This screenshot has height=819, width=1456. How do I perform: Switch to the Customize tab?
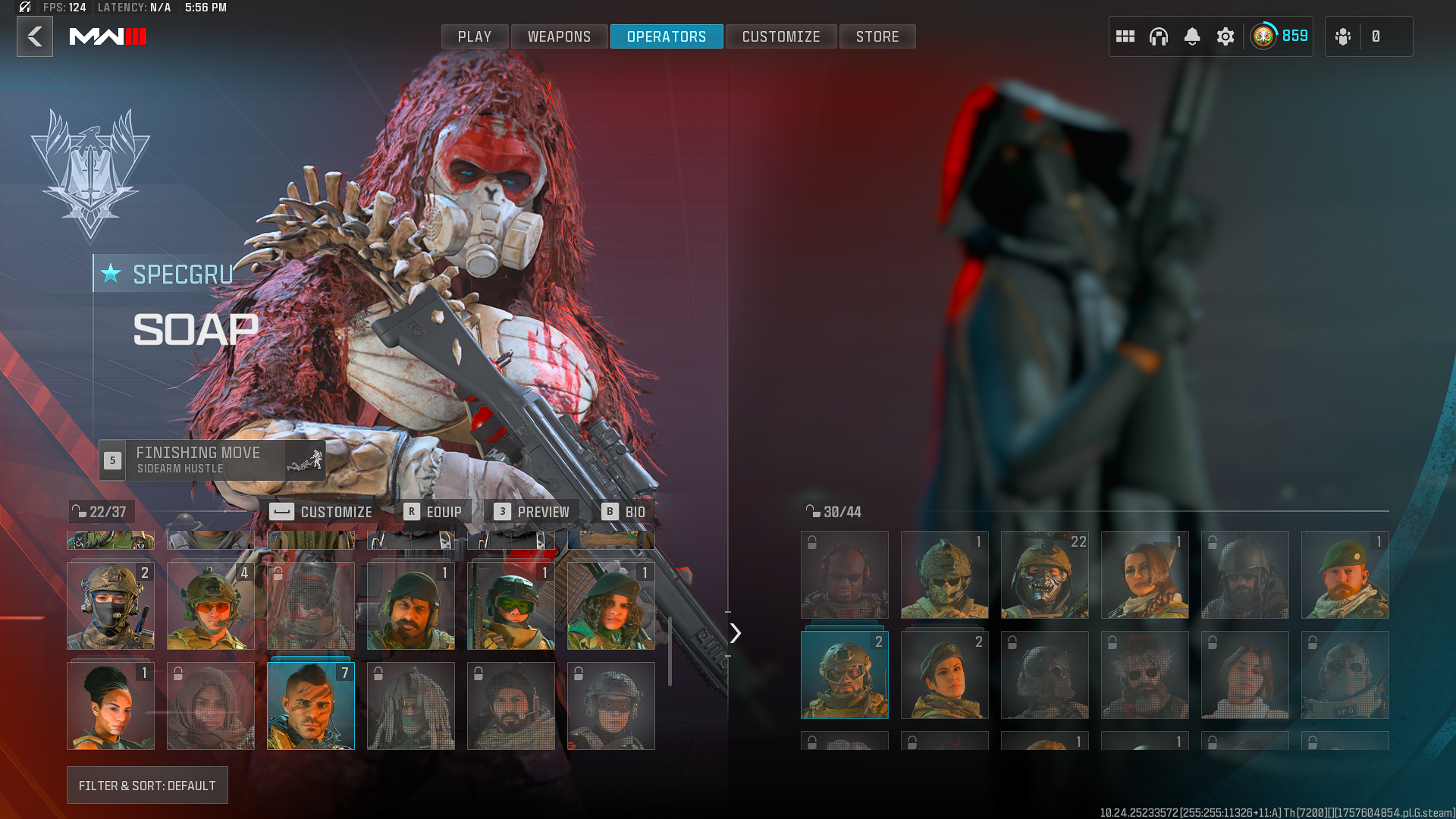click(781, 36)
